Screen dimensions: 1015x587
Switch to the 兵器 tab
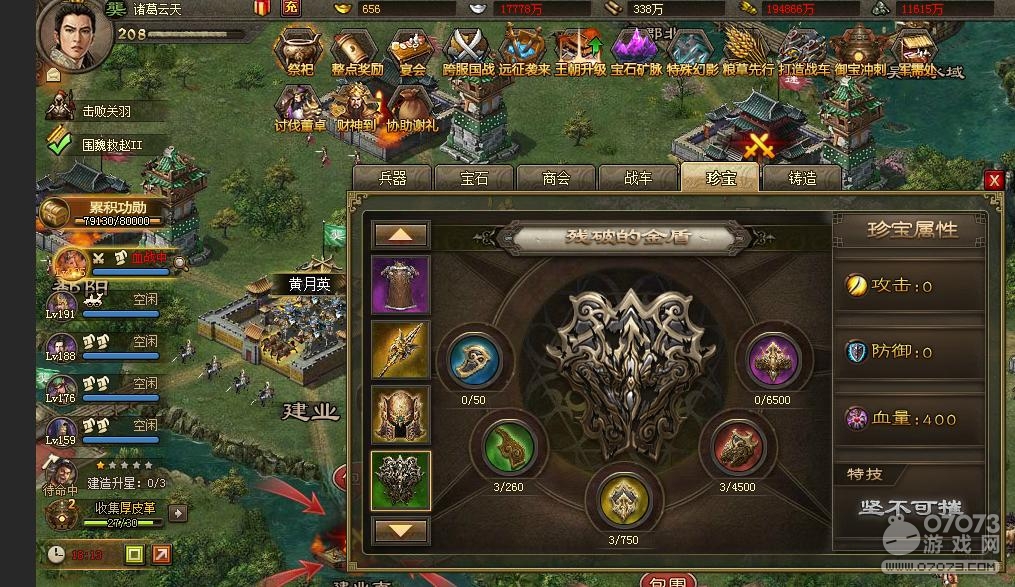(393, 178)
